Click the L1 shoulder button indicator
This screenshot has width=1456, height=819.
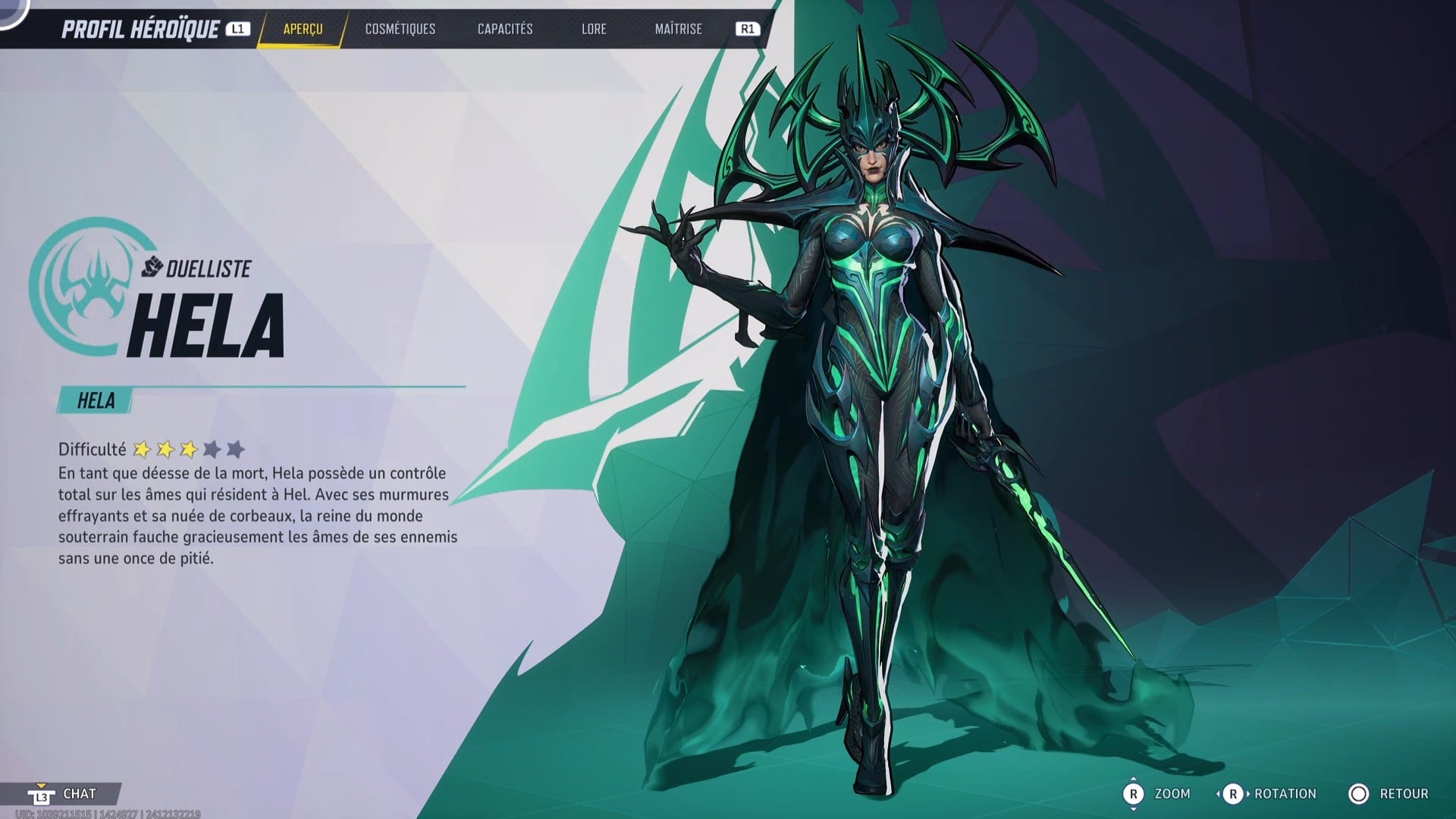(237, 30)
